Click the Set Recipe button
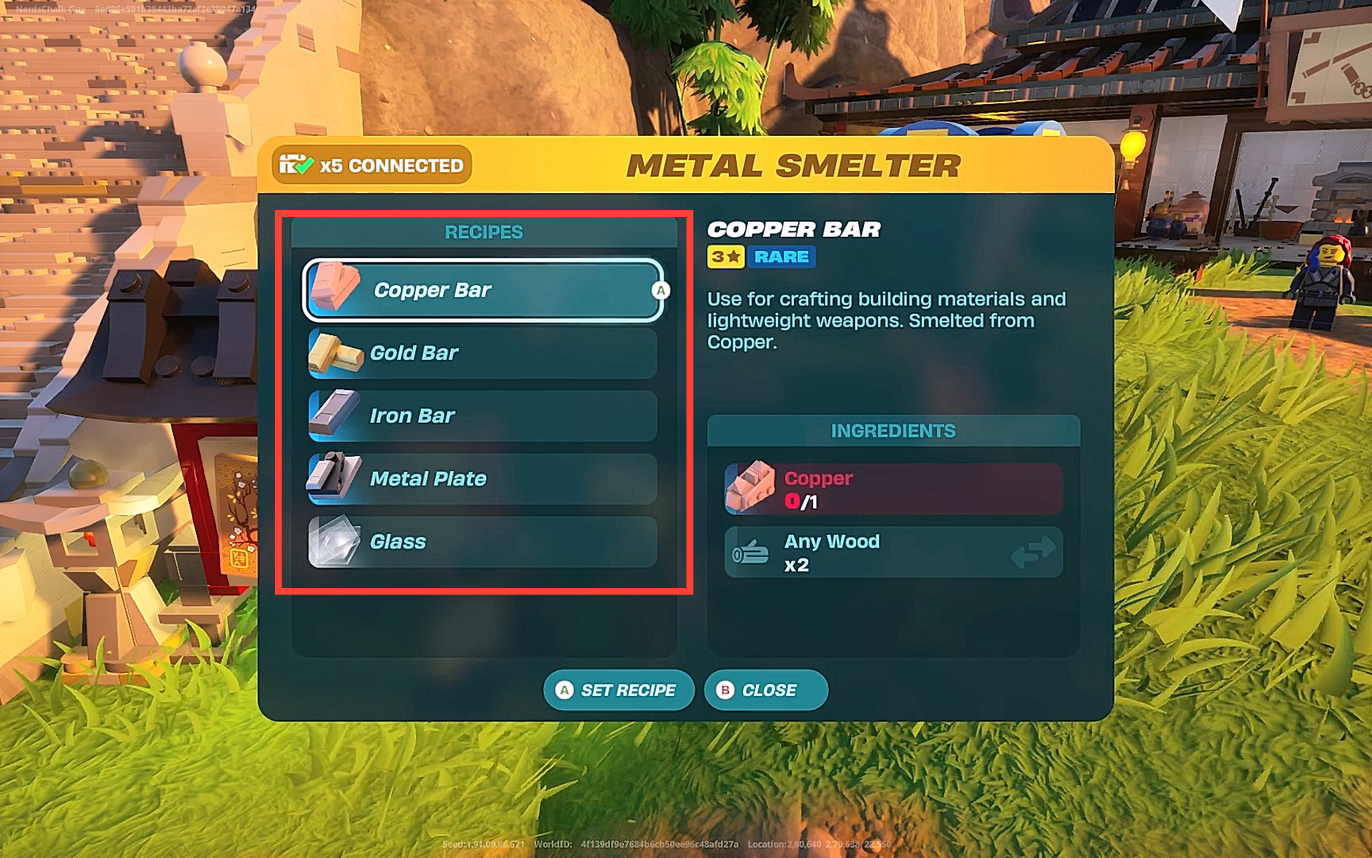 [618, 690]
